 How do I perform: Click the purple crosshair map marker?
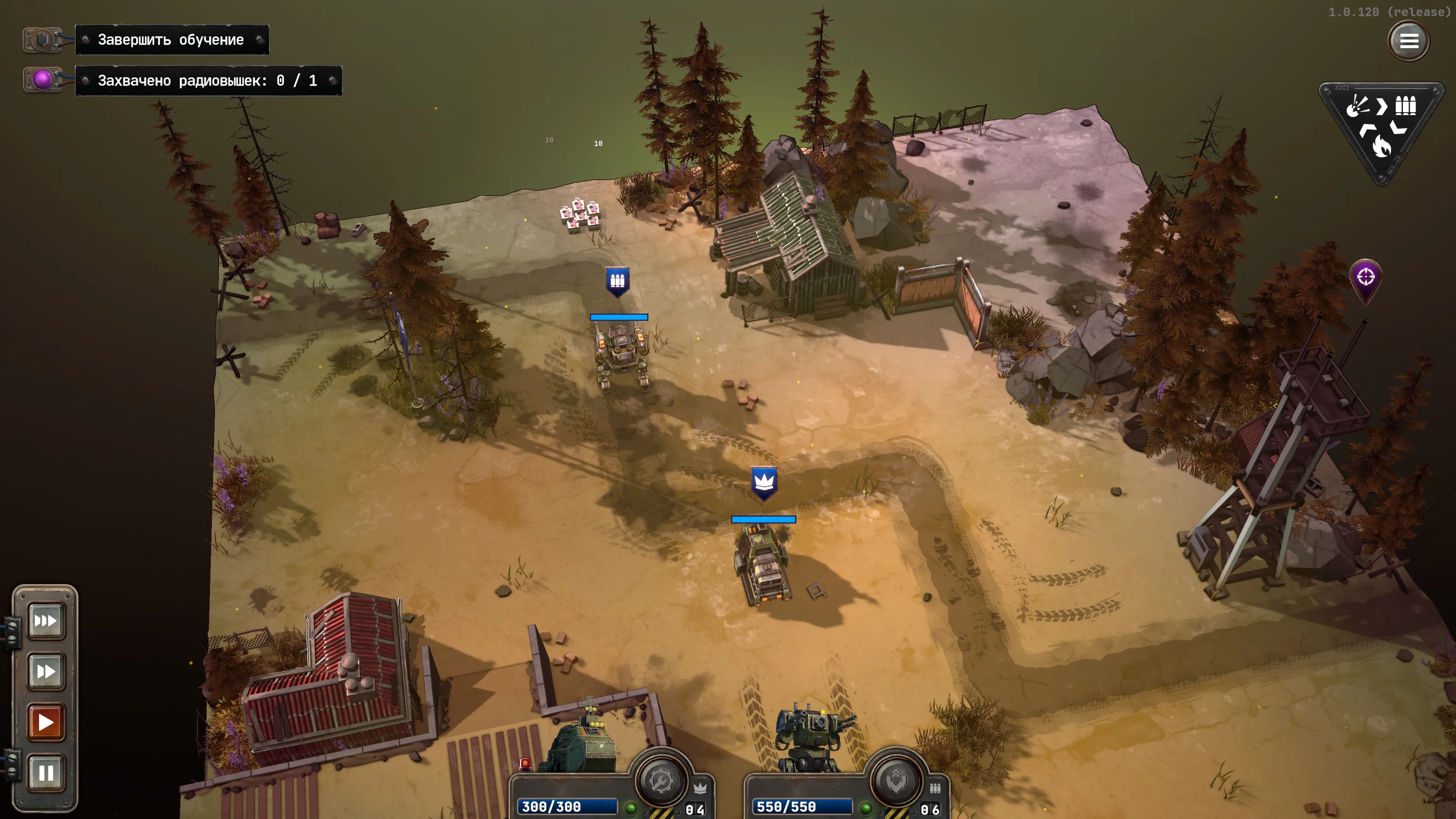click(x=1365, y=278)
